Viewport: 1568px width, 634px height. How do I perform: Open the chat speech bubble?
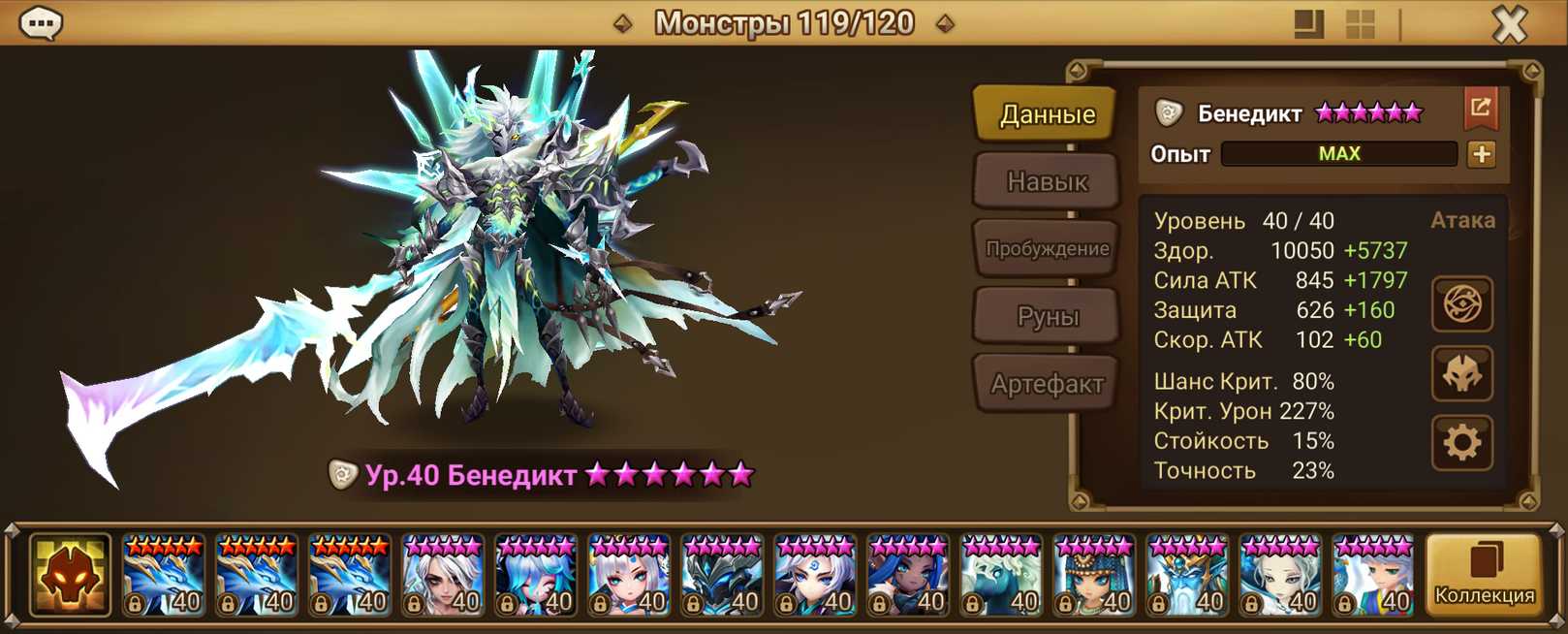[41, 22]
